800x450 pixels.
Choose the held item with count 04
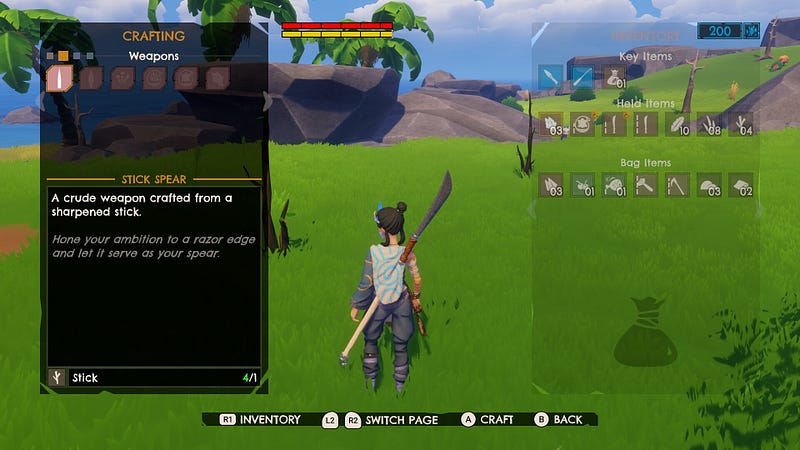tap(741, 125)
